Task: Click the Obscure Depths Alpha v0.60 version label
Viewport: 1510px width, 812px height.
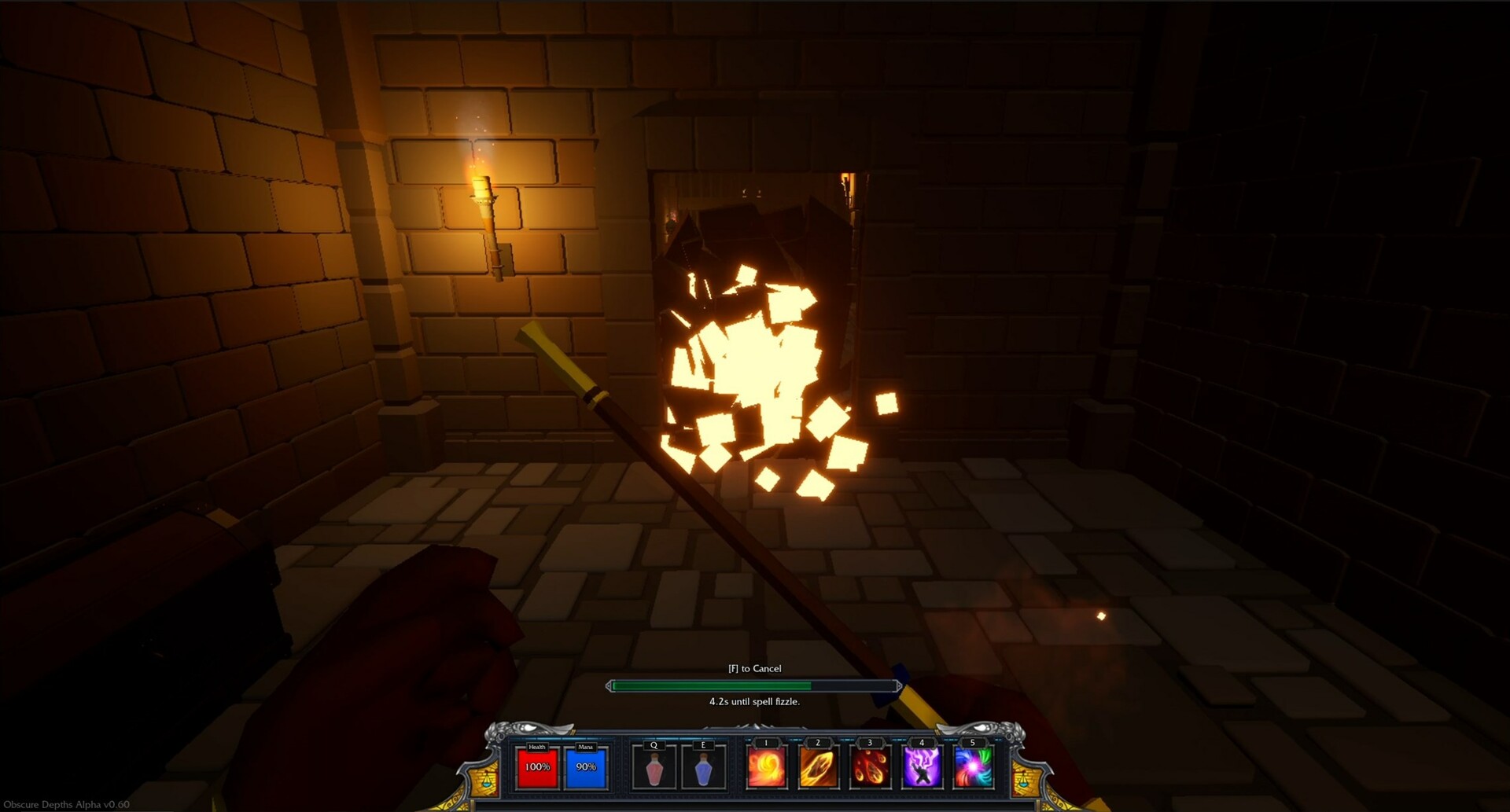Action: (x=64, y=805)
